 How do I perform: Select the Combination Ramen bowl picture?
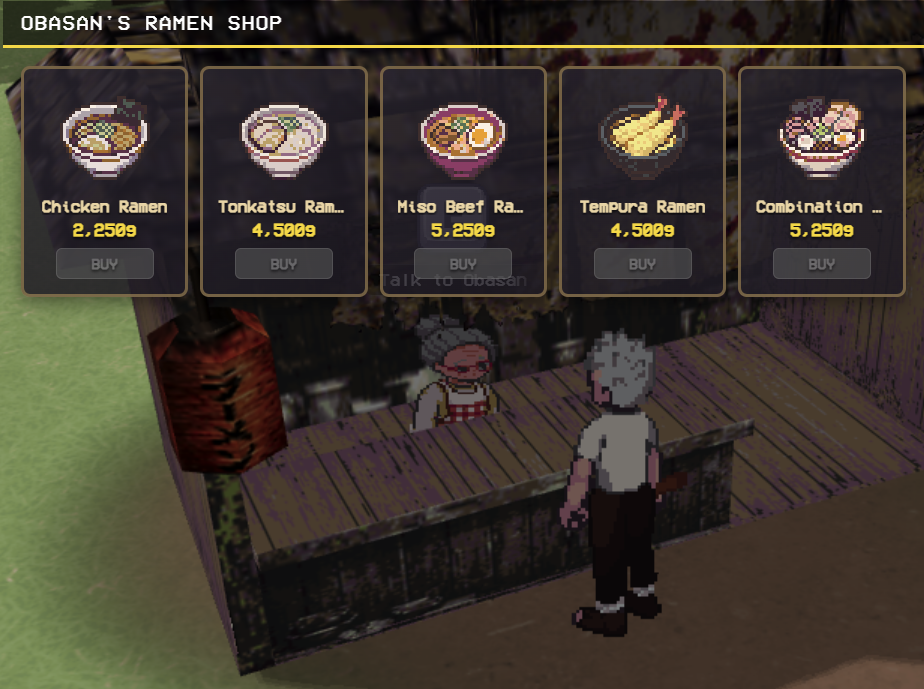(x=821, y=135)
